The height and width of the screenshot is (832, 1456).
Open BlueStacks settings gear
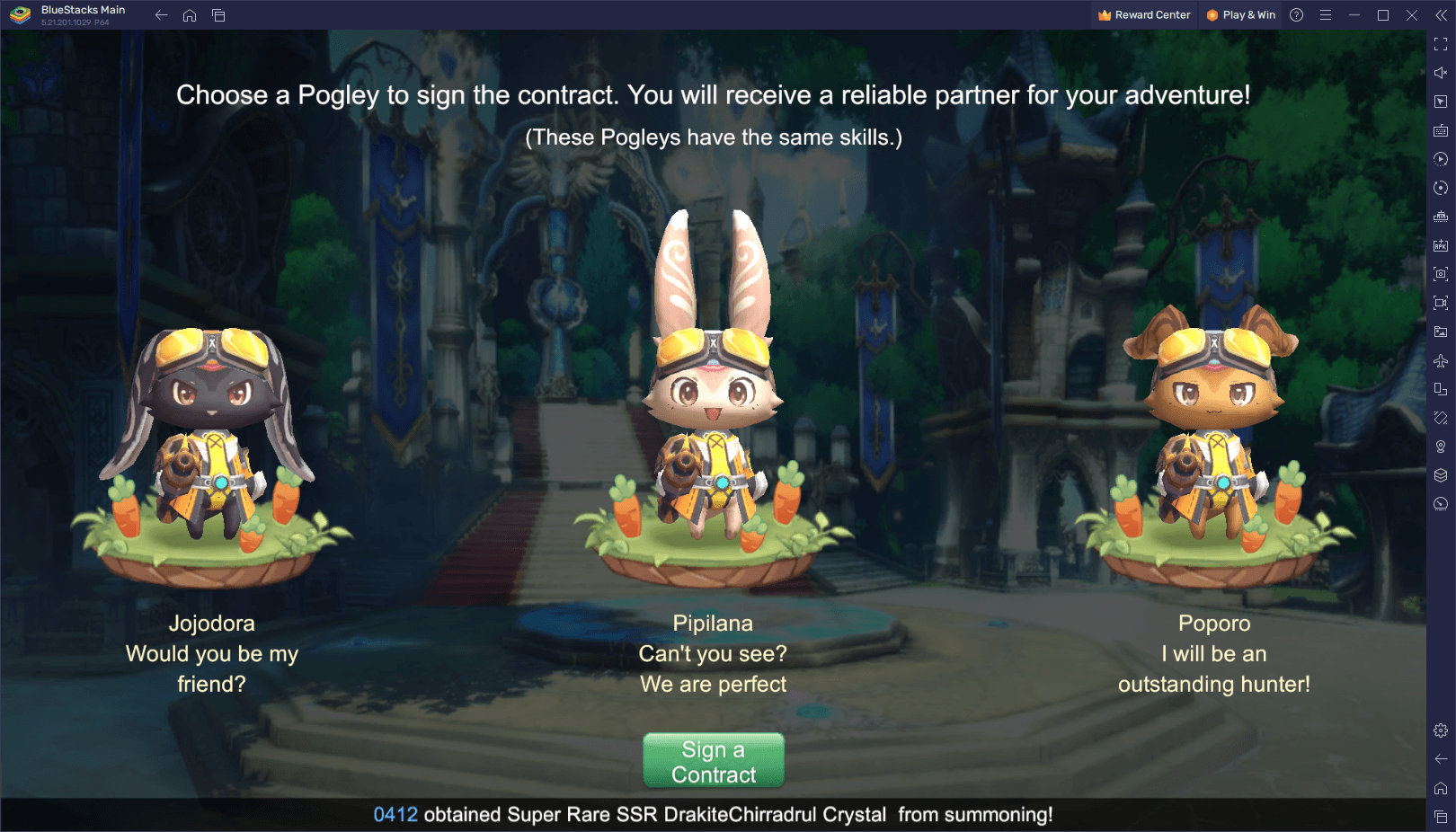1440,731
